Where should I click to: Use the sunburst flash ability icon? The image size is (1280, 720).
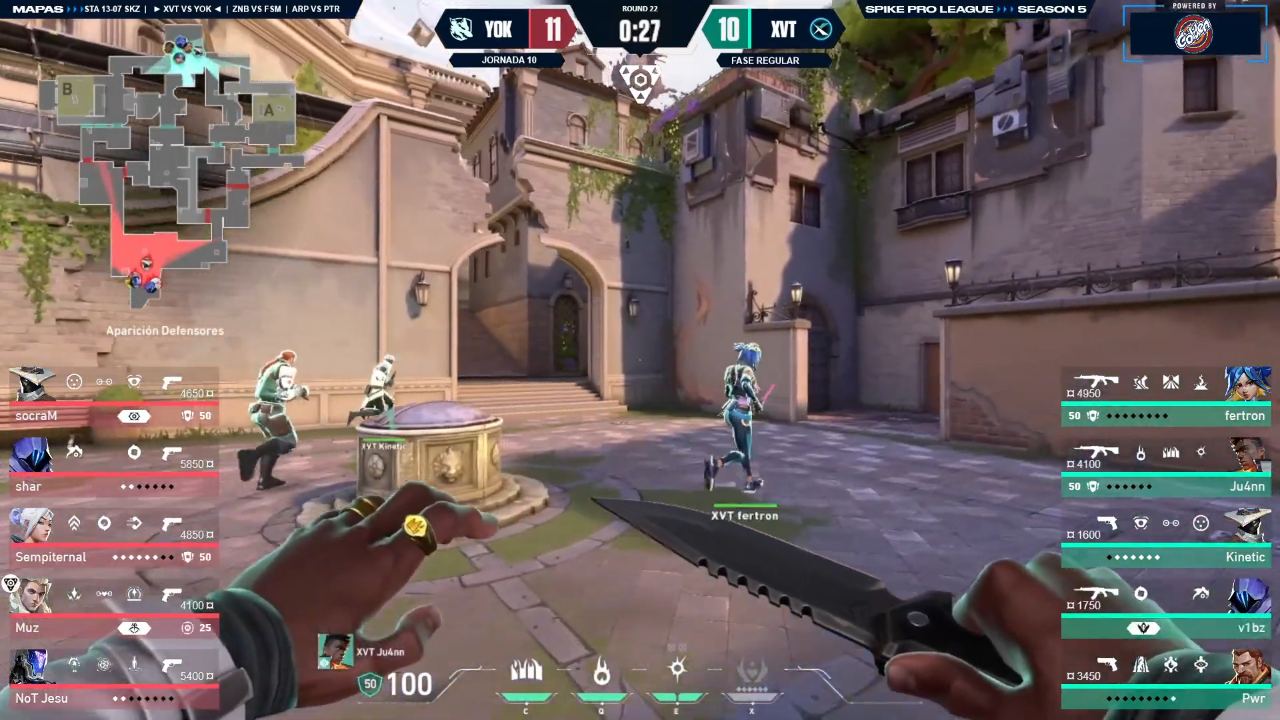click(x=677, y=669)
